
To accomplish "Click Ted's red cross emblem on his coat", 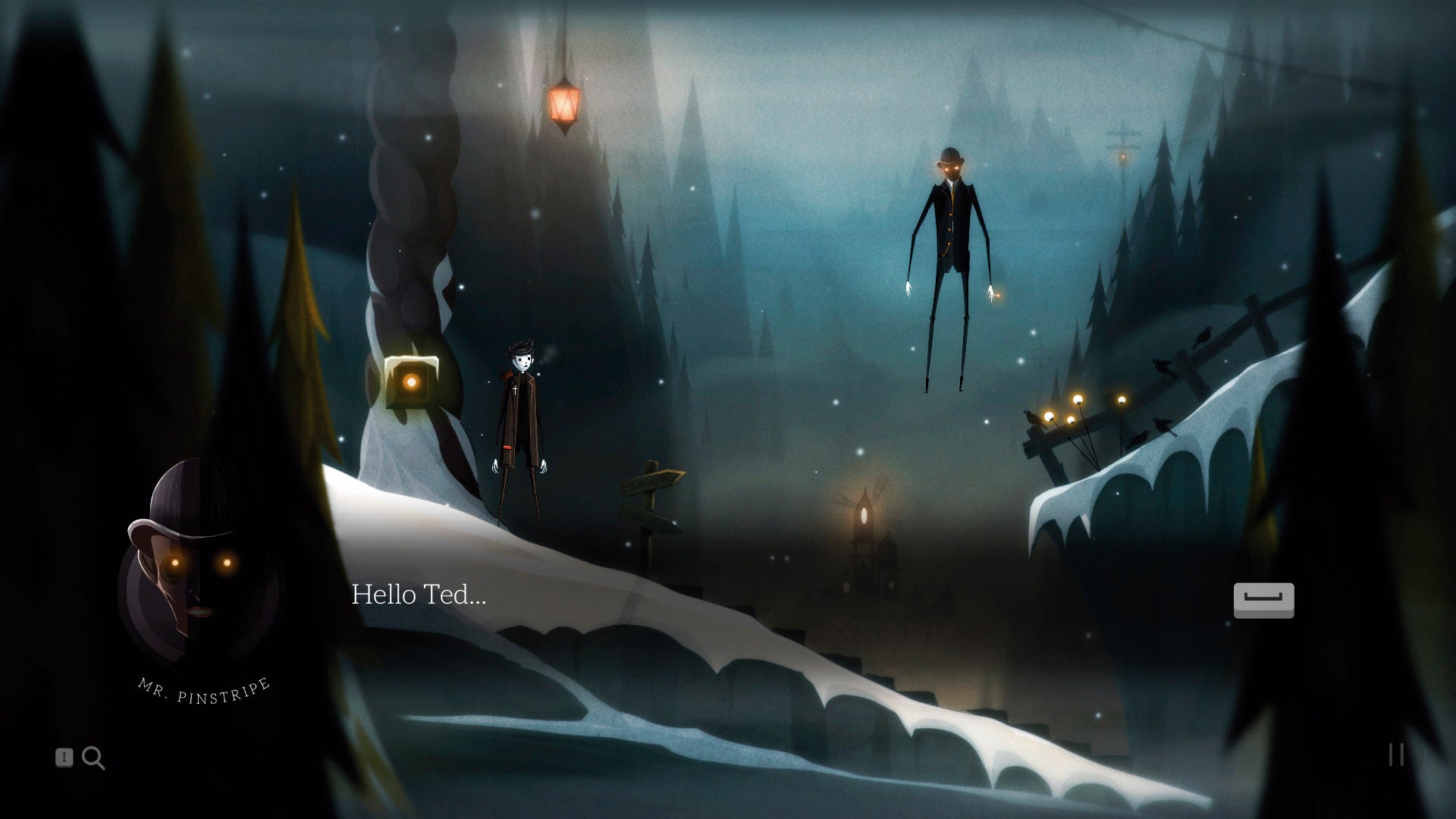I will (x=515, y=389).
